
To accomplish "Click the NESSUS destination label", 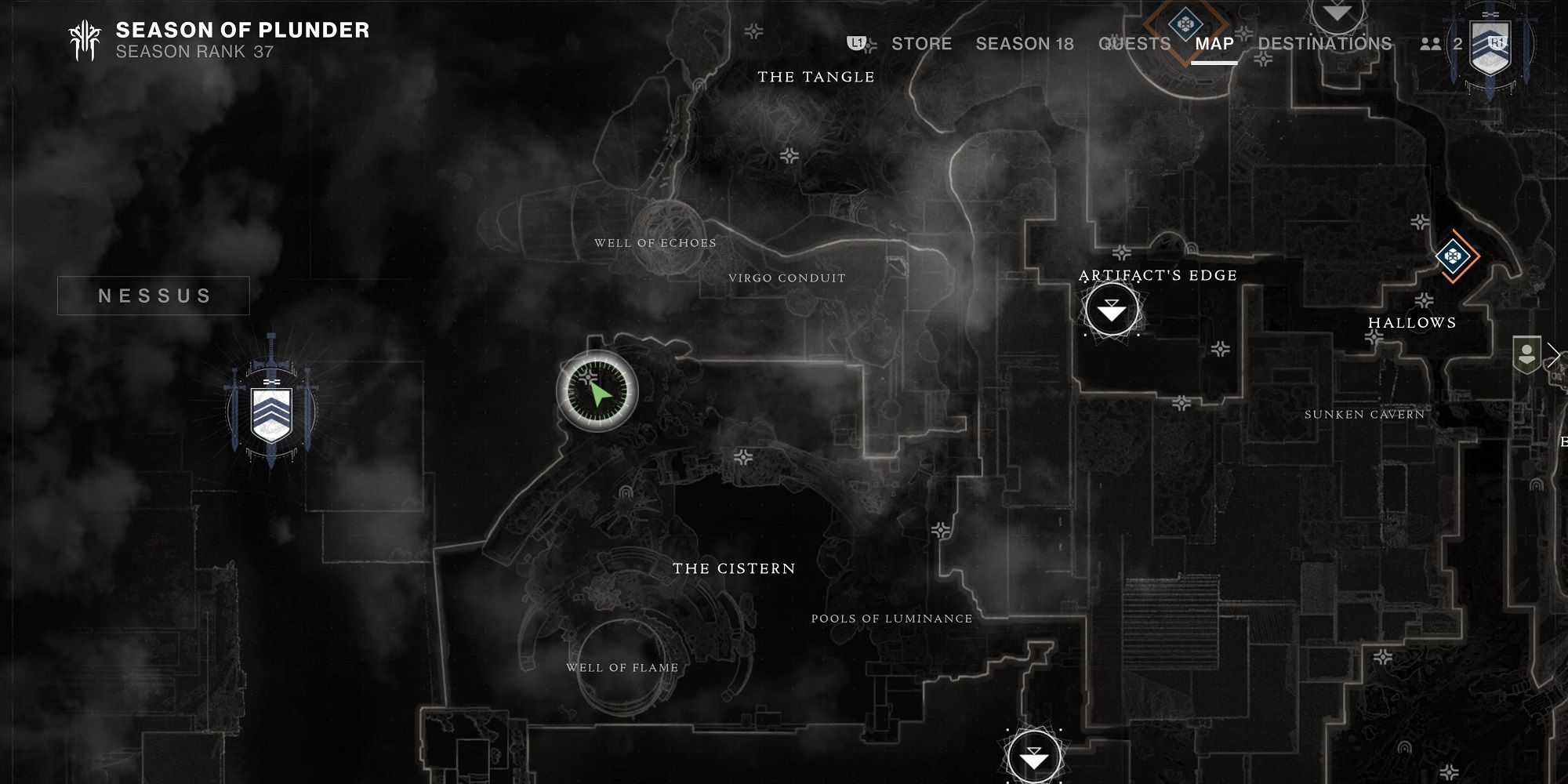I will point(154,296).
